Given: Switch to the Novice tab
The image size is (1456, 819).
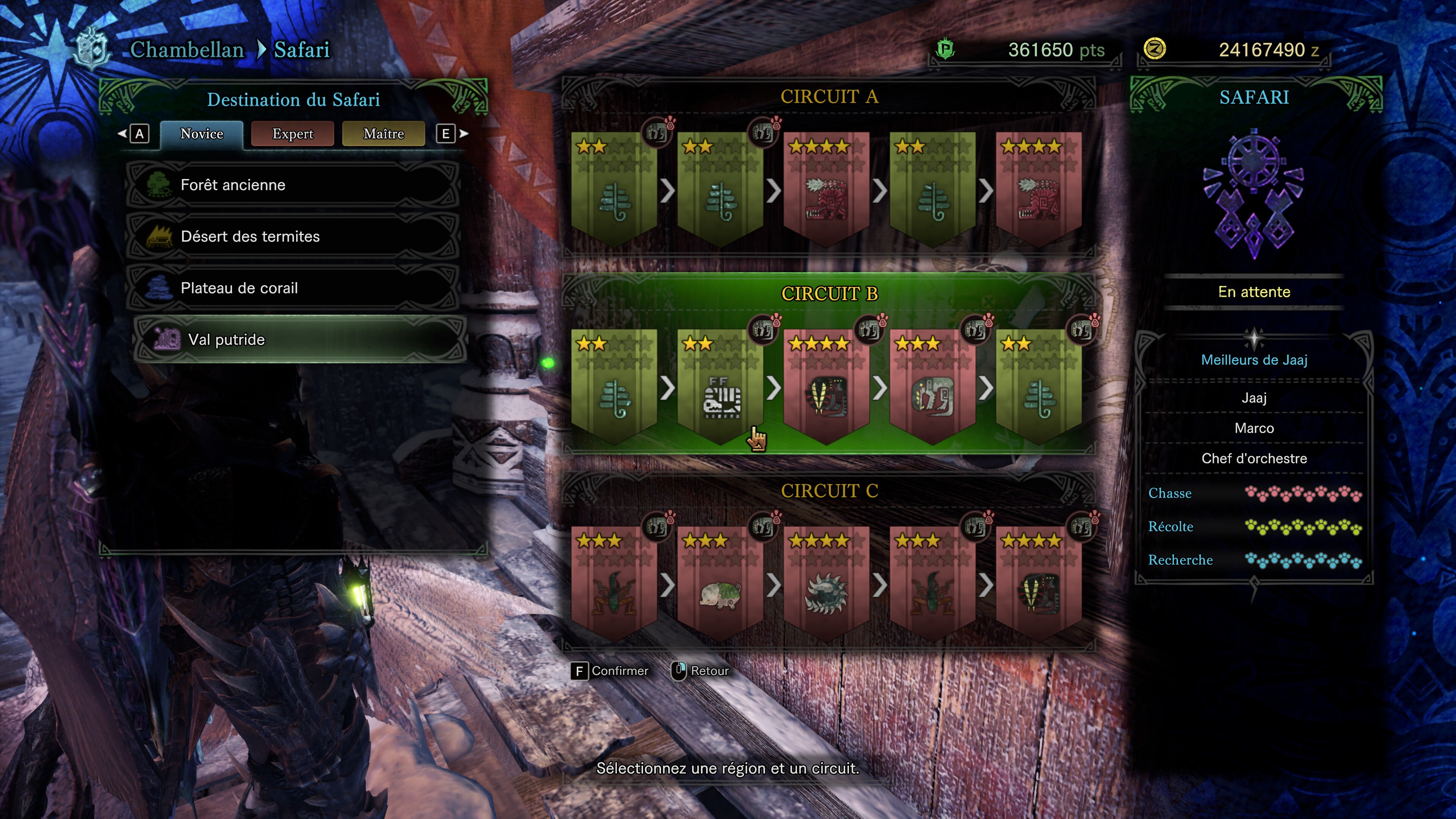Looking at the screenshot, I should [201, 134].
